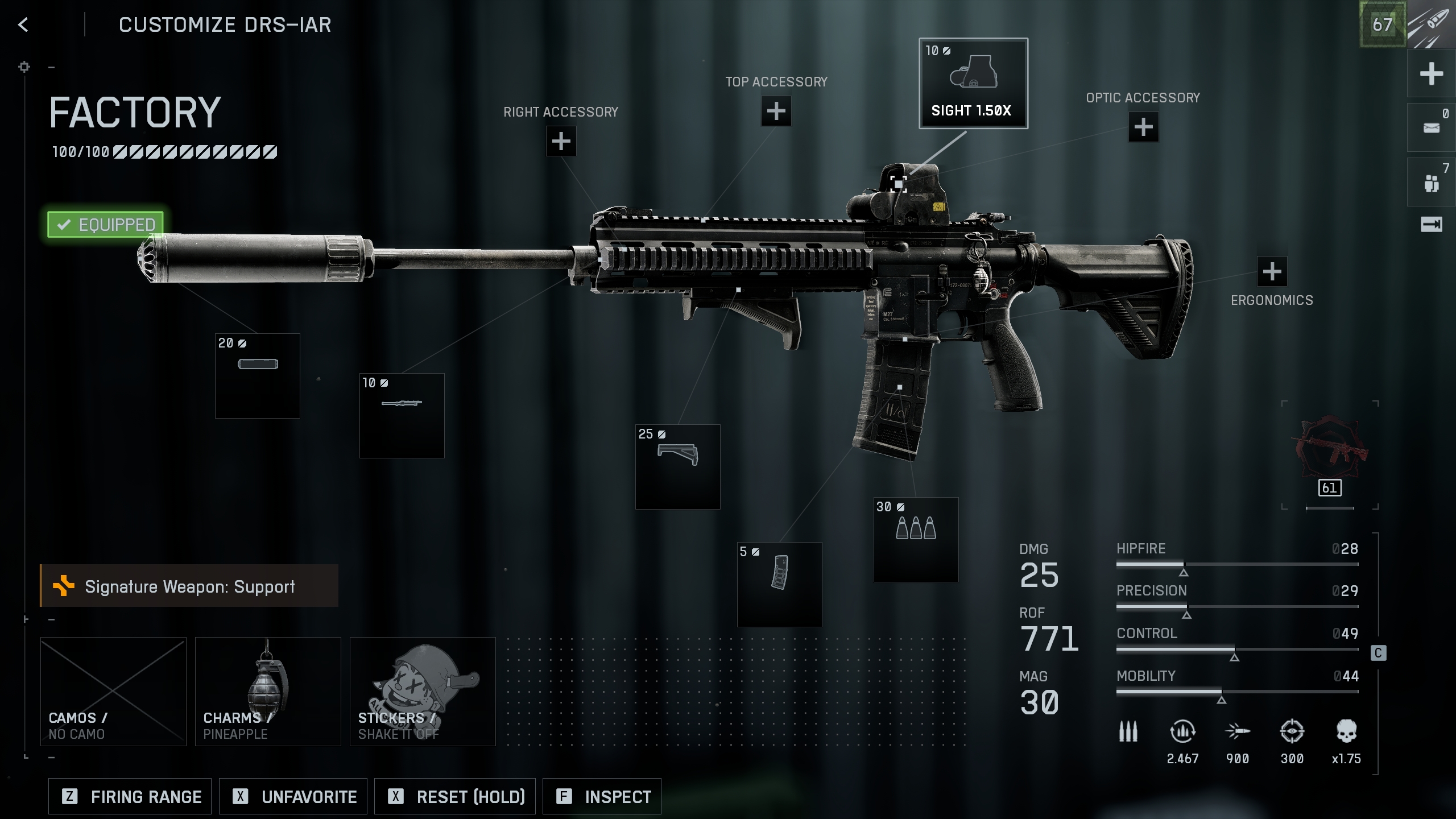Select the ammunition type slot
Viewport: 1456px width, 819px height.
(x=916, y=540)
